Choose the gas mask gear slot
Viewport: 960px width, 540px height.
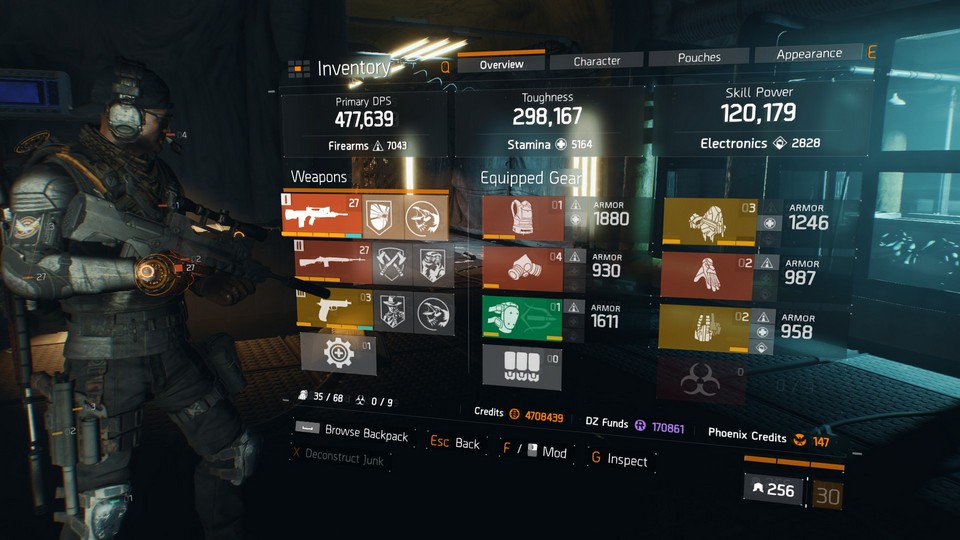pos(522,269)
